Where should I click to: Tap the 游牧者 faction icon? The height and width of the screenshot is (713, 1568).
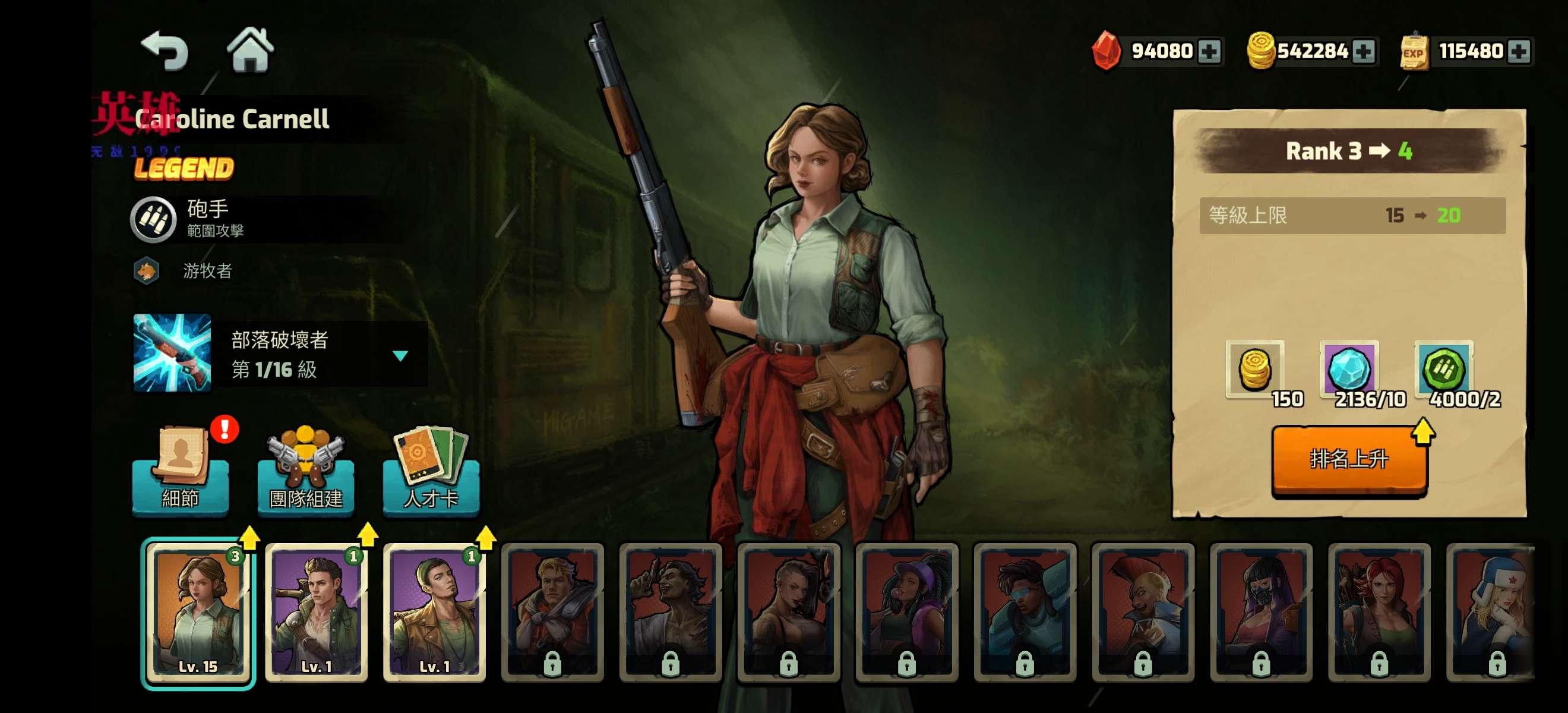[147, 271]
